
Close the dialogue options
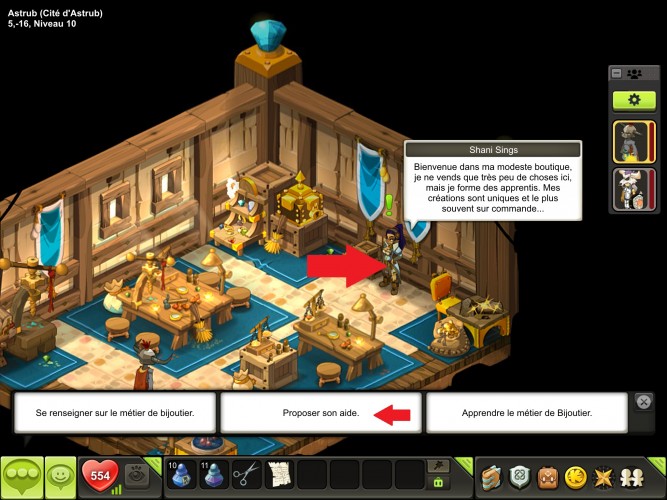[645, 401]
